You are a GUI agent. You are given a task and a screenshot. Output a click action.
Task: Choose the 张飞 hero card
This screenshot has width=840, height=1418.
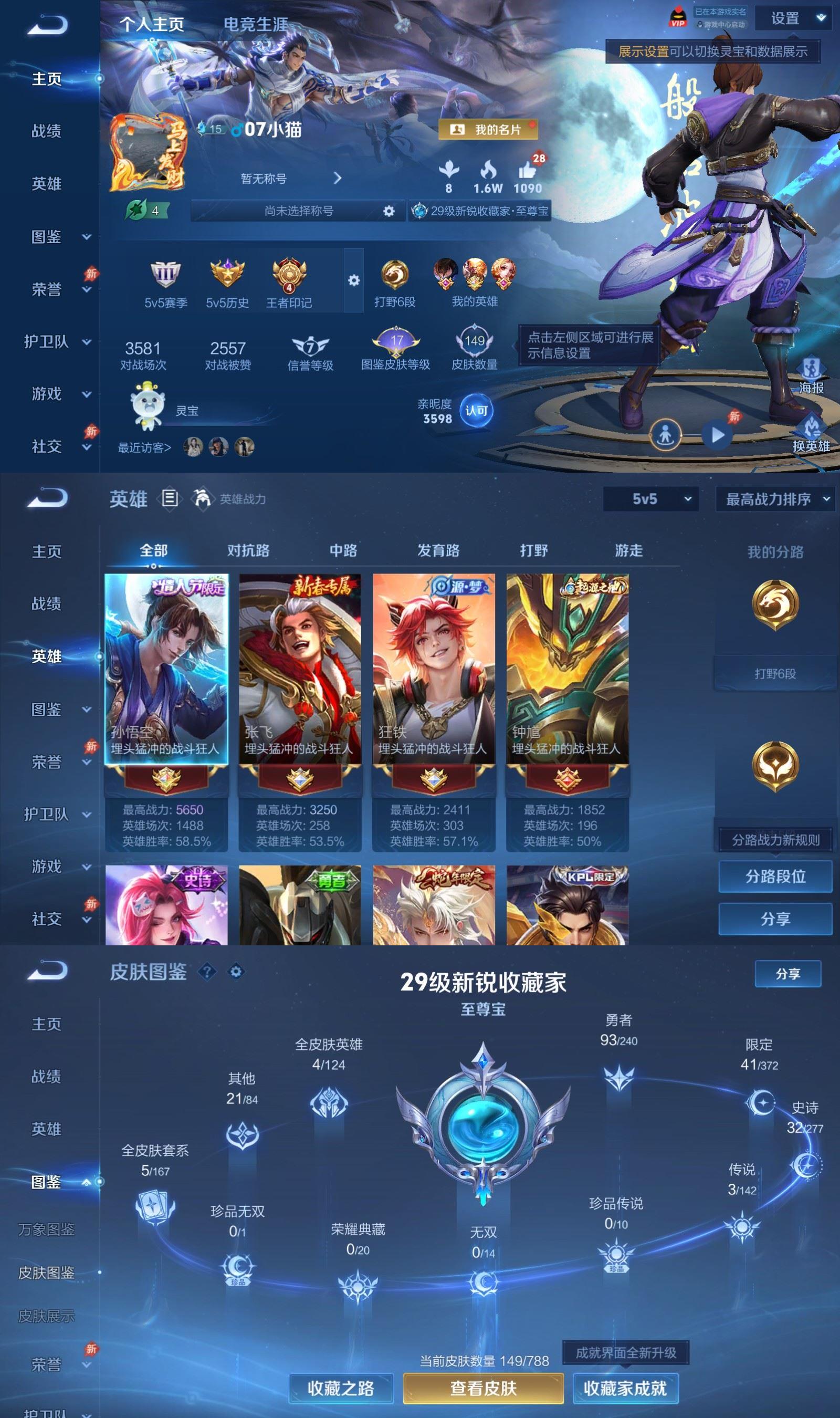point(300,669)
